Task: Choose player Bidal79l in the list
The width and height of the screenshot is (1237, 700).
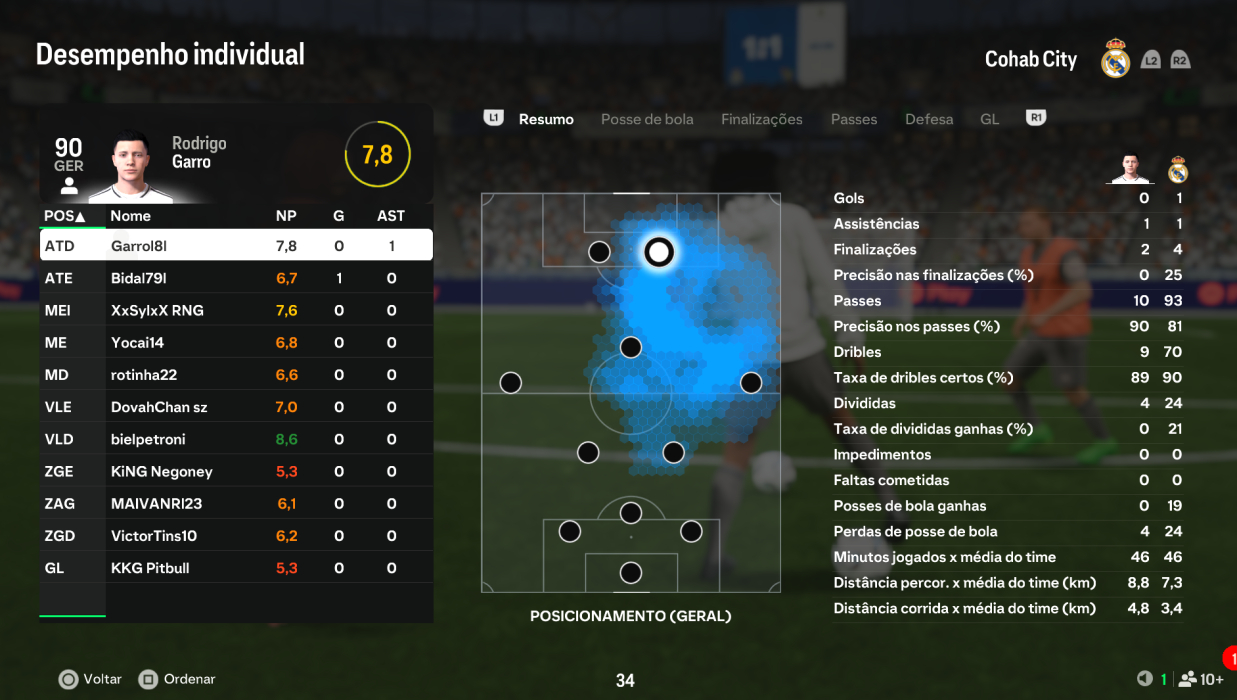Action: [x=236, y=278]
